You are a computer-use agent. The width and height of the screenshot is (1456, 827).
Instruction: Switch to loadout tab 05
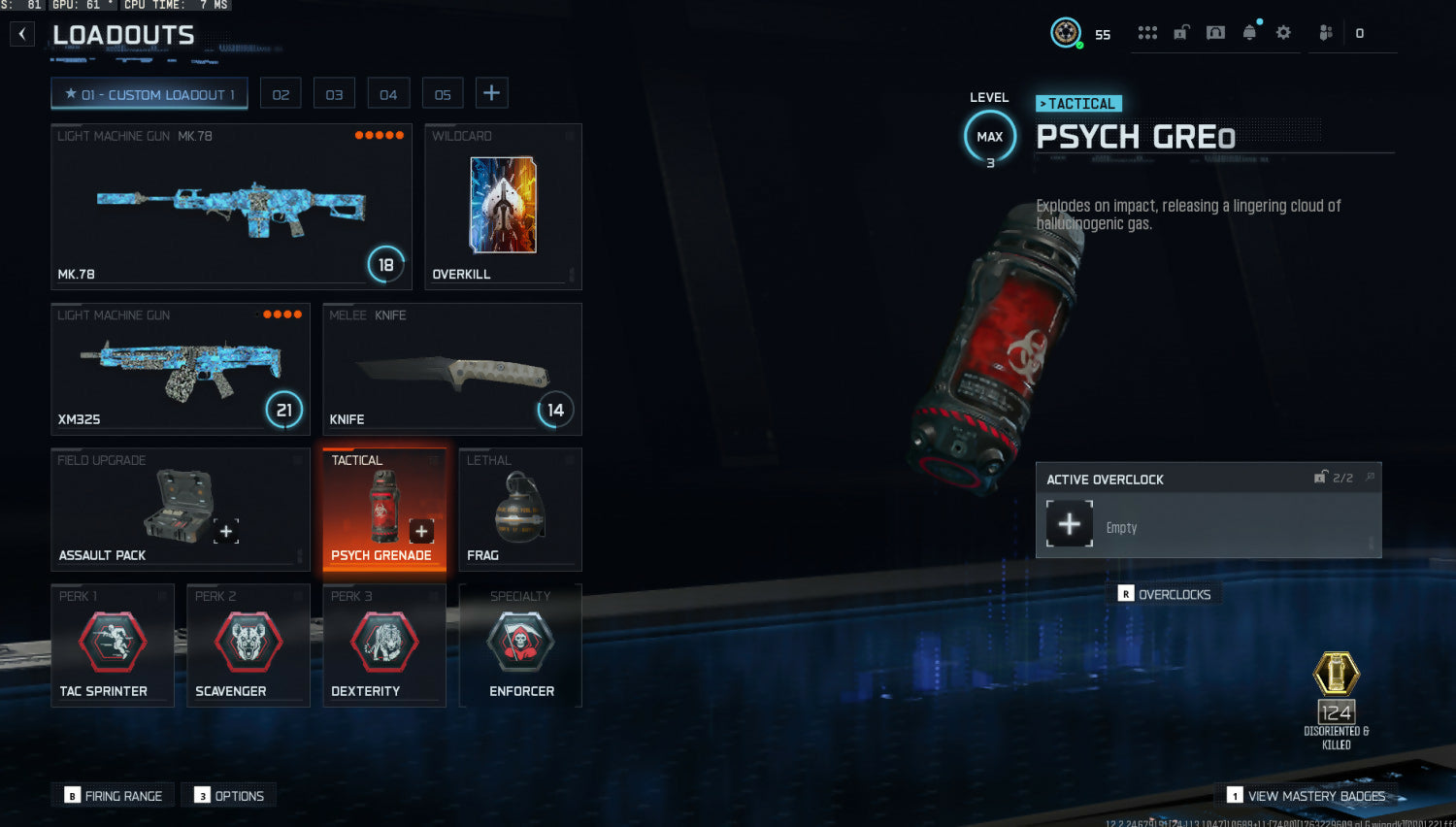(443, 94)
